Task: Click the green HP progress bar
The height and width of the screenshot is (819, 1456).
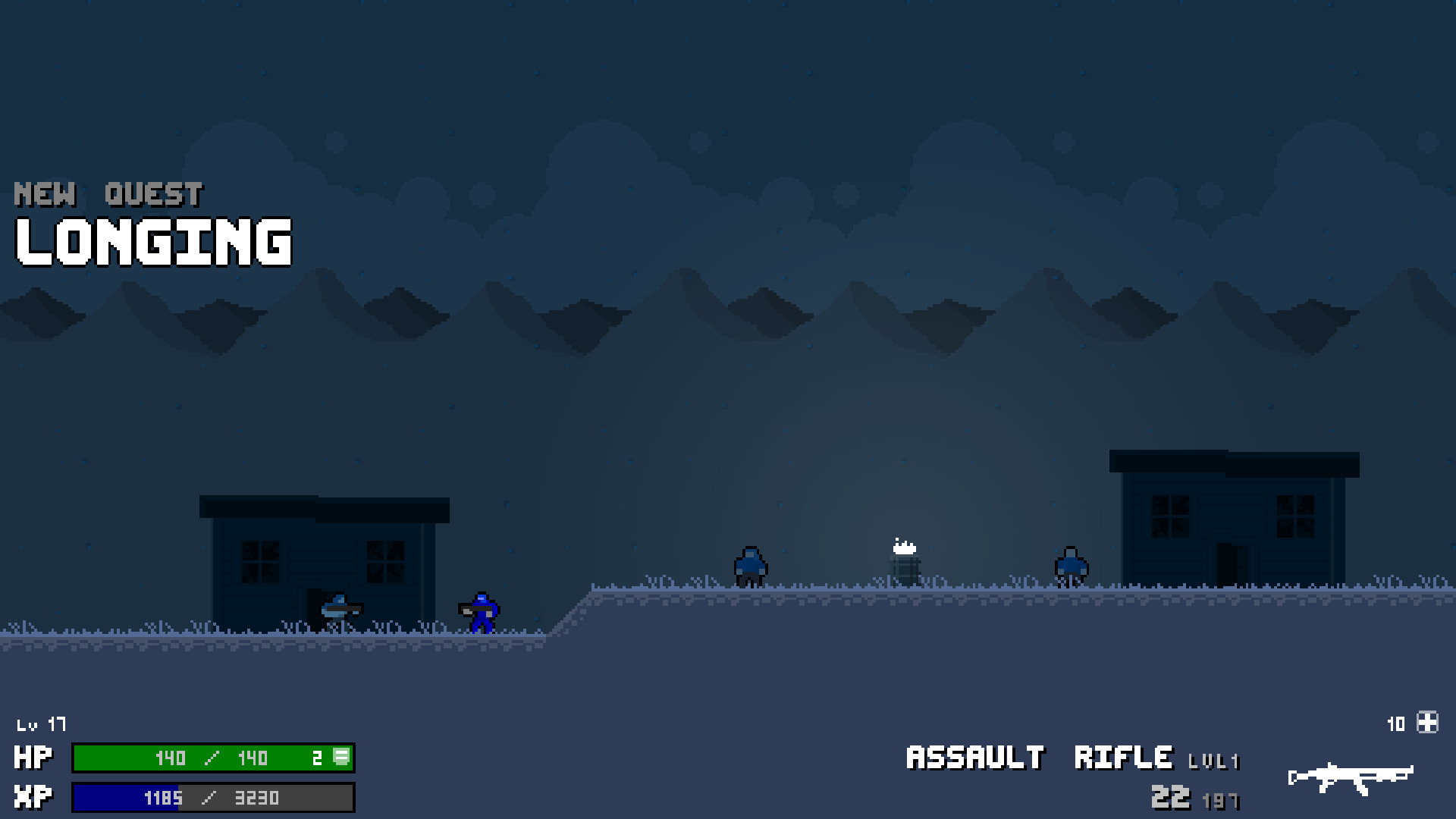Action: tap(212, 758)
